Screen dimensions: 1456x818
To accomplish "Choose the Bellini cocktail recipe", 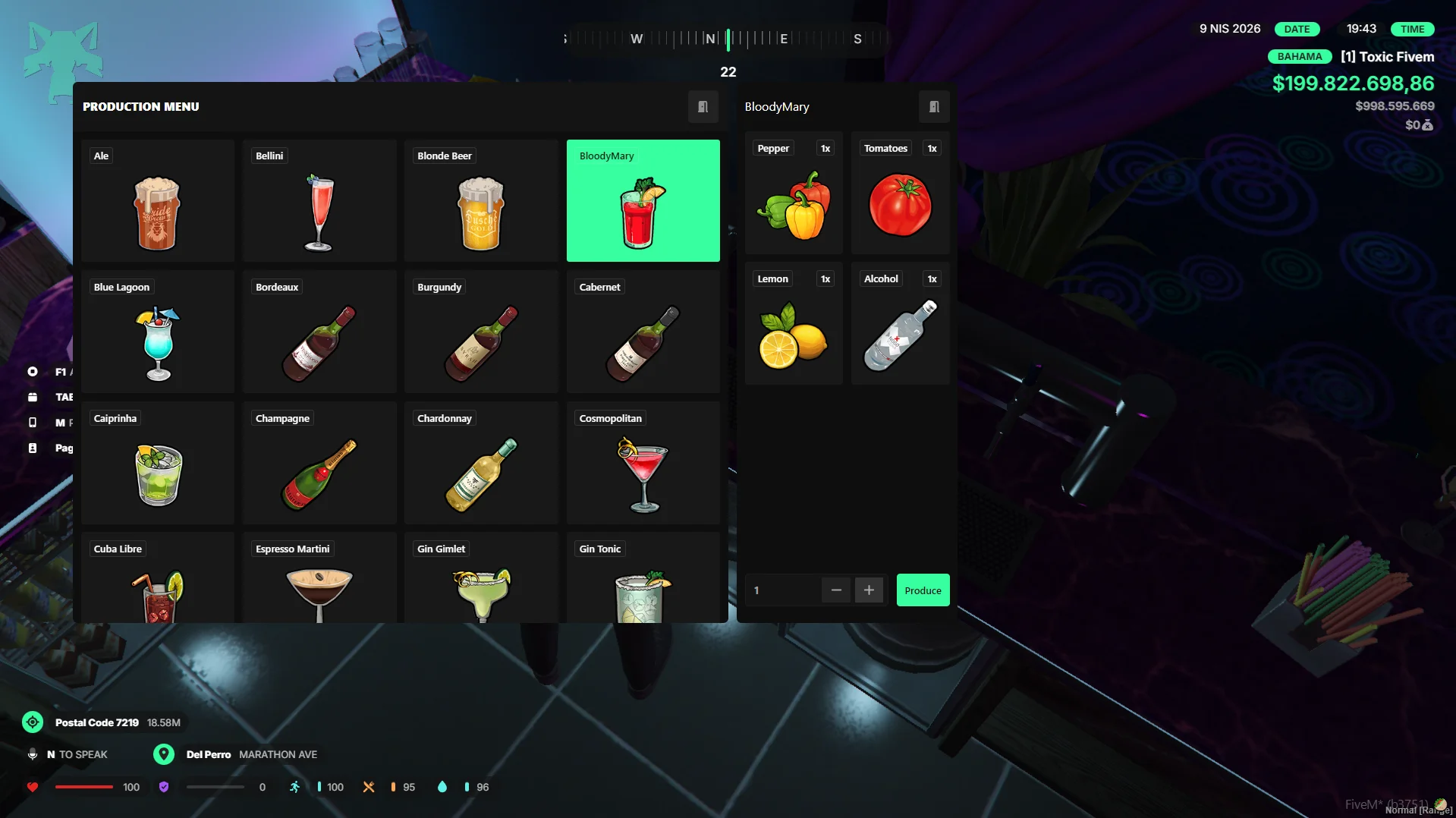I will coord(319,201).
